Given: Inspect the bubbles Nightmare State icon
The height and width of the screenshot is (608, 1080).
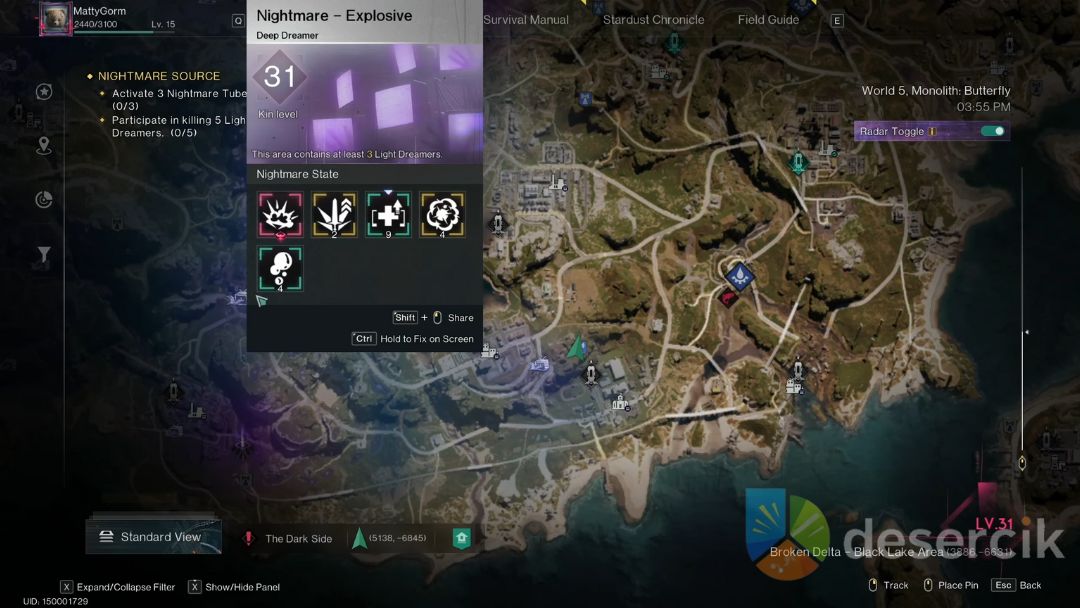Looking at the screenshot, I should pyautogui.click(x=280, y=269).
